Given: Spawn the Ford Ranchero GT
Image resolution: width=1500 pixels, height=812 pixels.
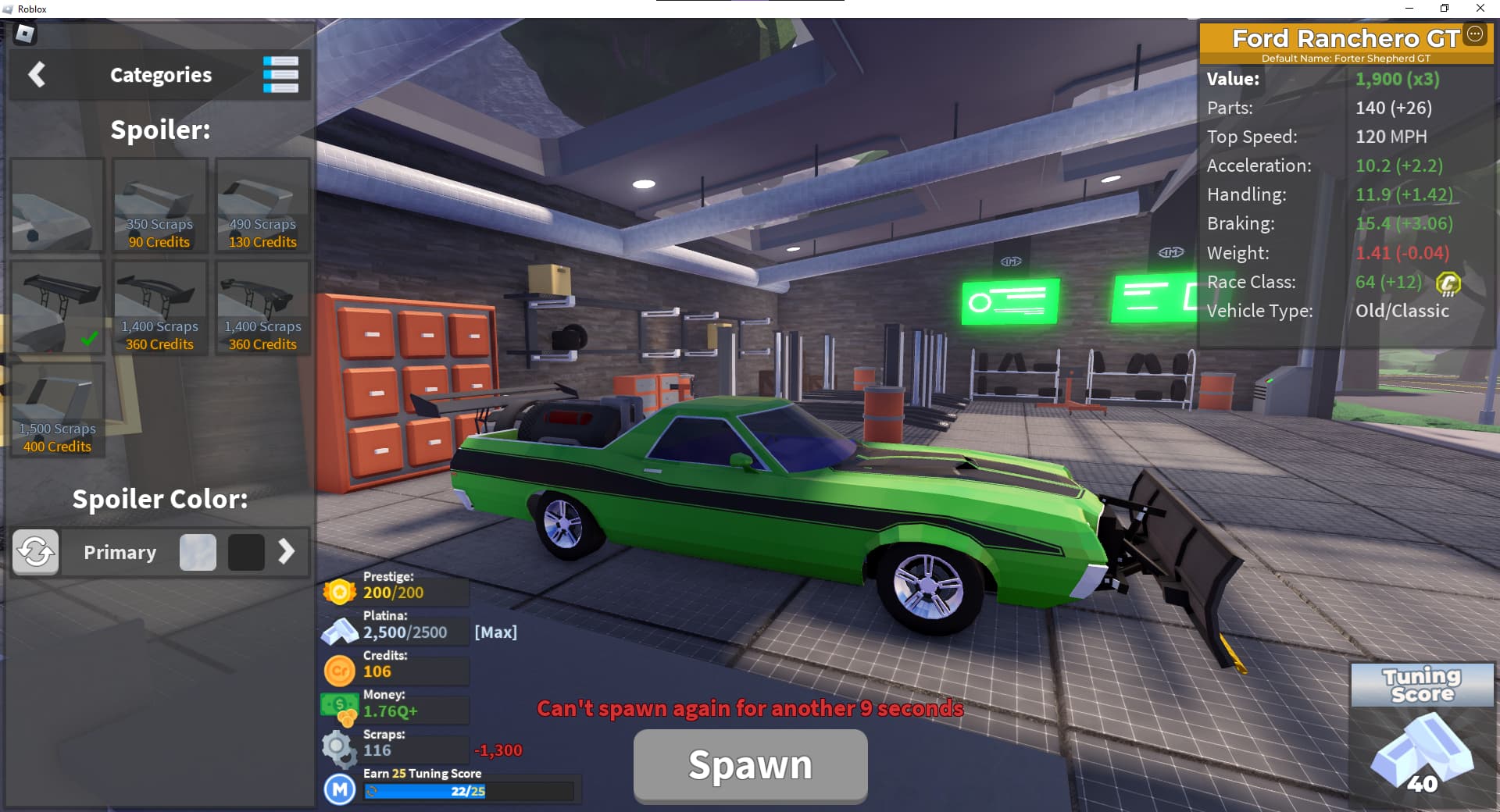Looking at the screenshot, I should 750,766.
